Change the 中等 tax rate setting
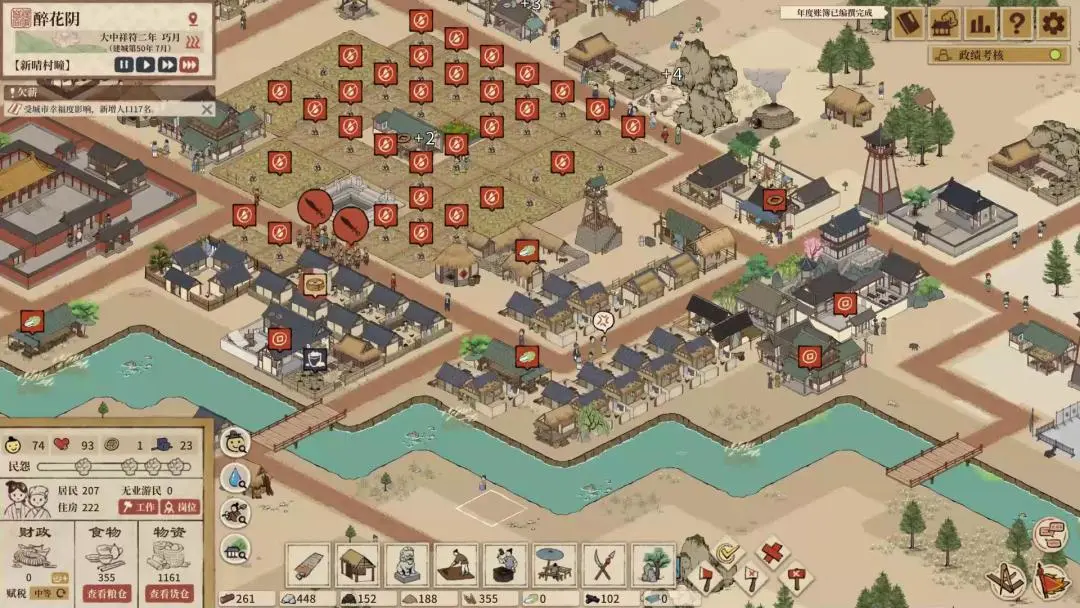The height and width of the screenshot is (608, 1080). click(47, 593)
